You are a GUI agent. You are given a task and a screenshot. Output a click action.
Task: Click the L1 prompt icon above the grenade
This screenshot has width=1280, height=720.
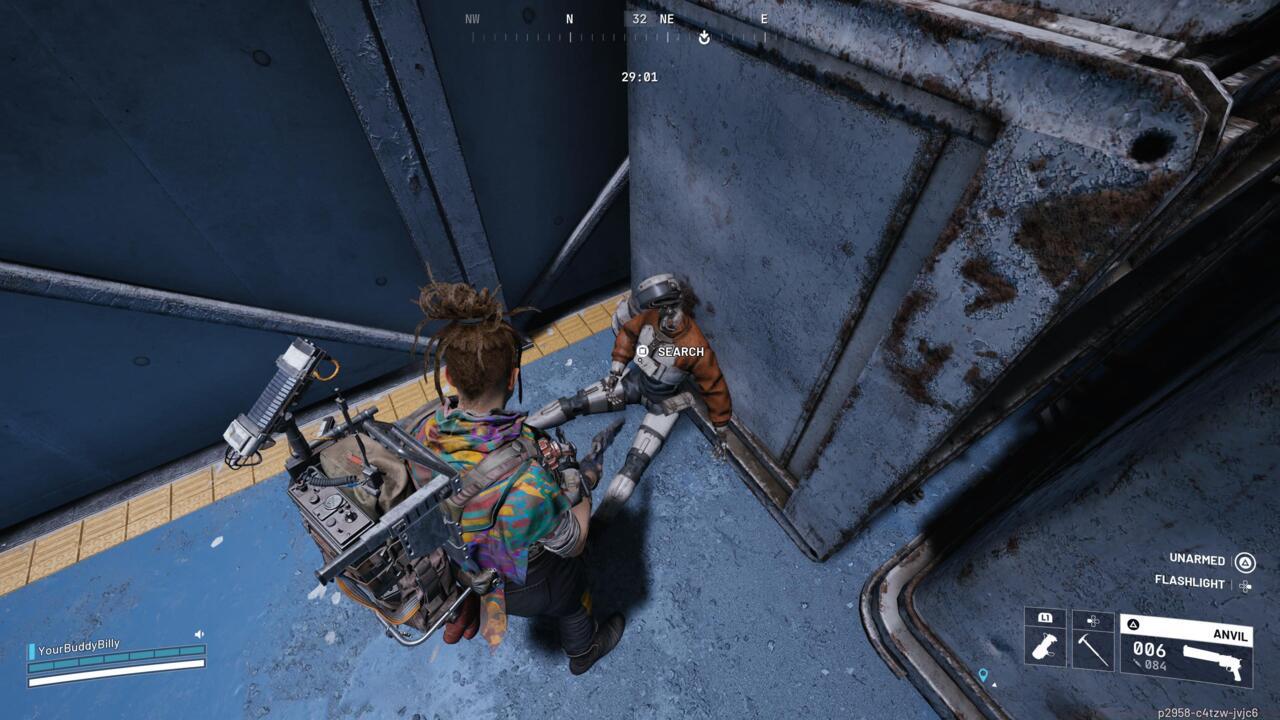(x=1043, y=618)
